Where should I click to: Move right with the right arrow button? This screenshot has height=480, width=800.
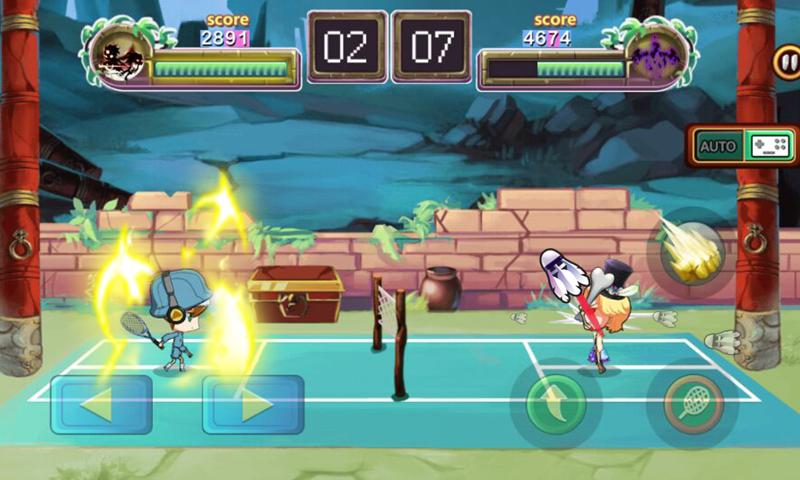(x=253, y=404)
